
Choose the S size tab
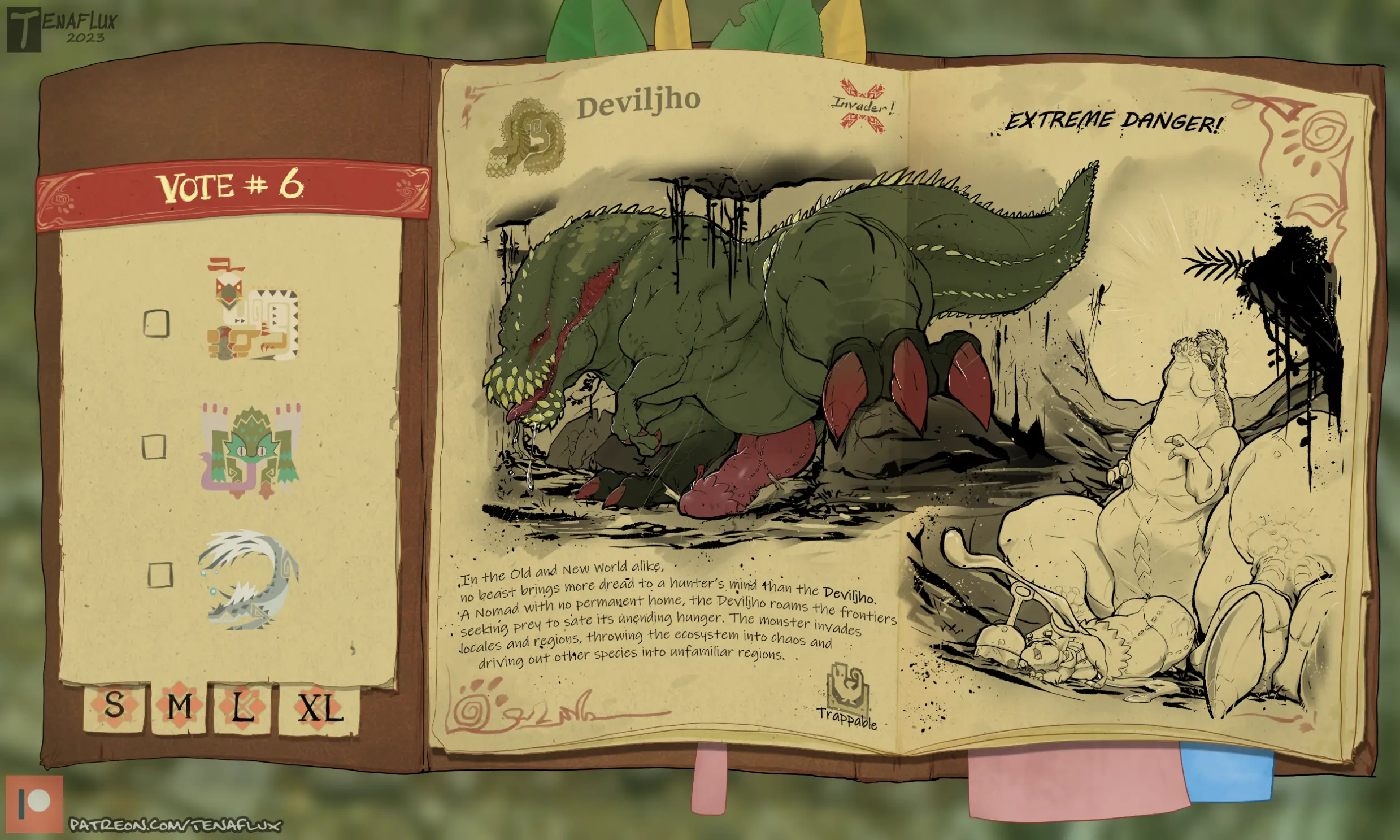(114, 707)
